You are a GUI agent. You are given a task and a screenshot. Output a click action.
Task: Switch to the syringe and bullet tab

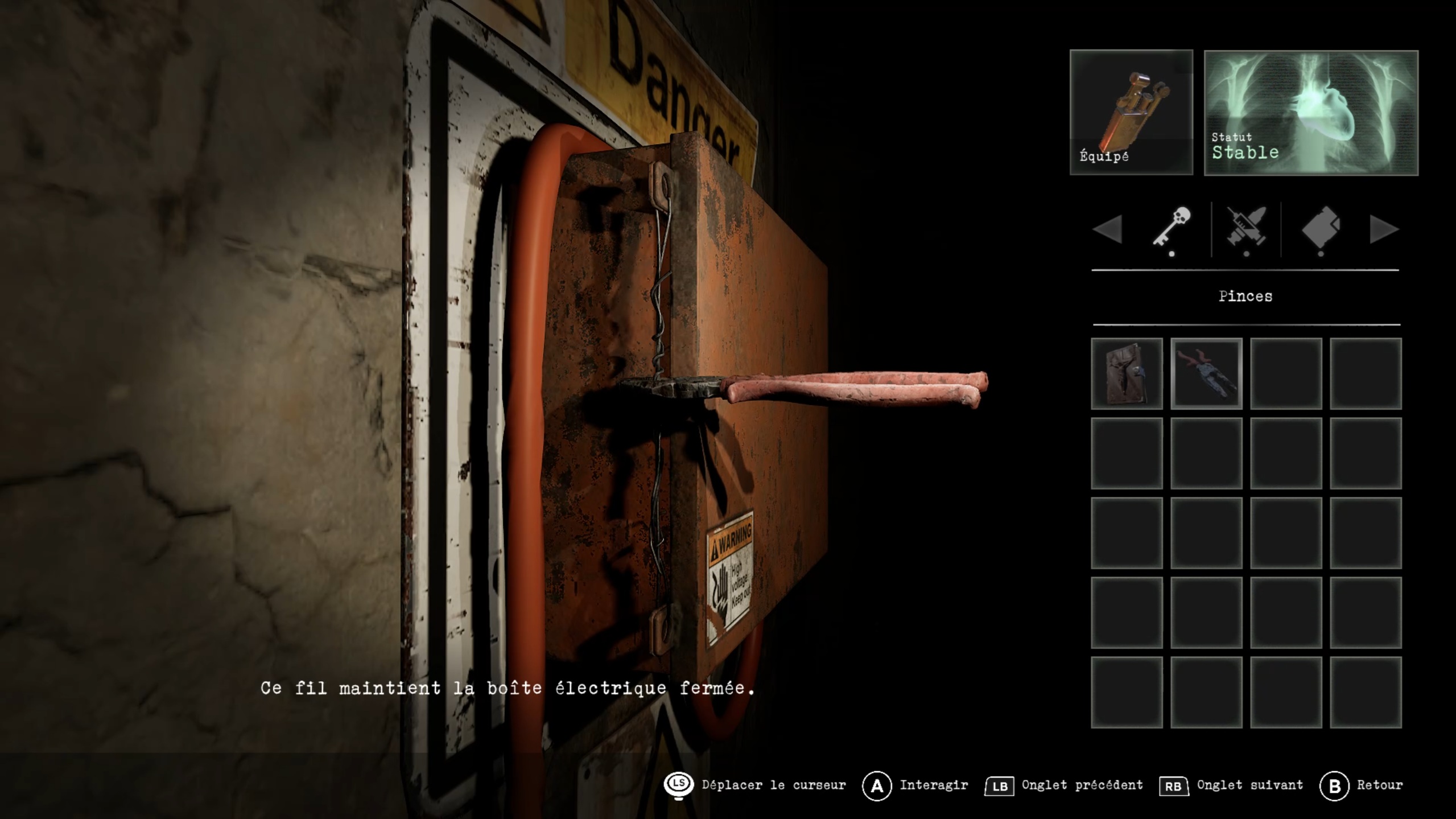[1246, 228]
